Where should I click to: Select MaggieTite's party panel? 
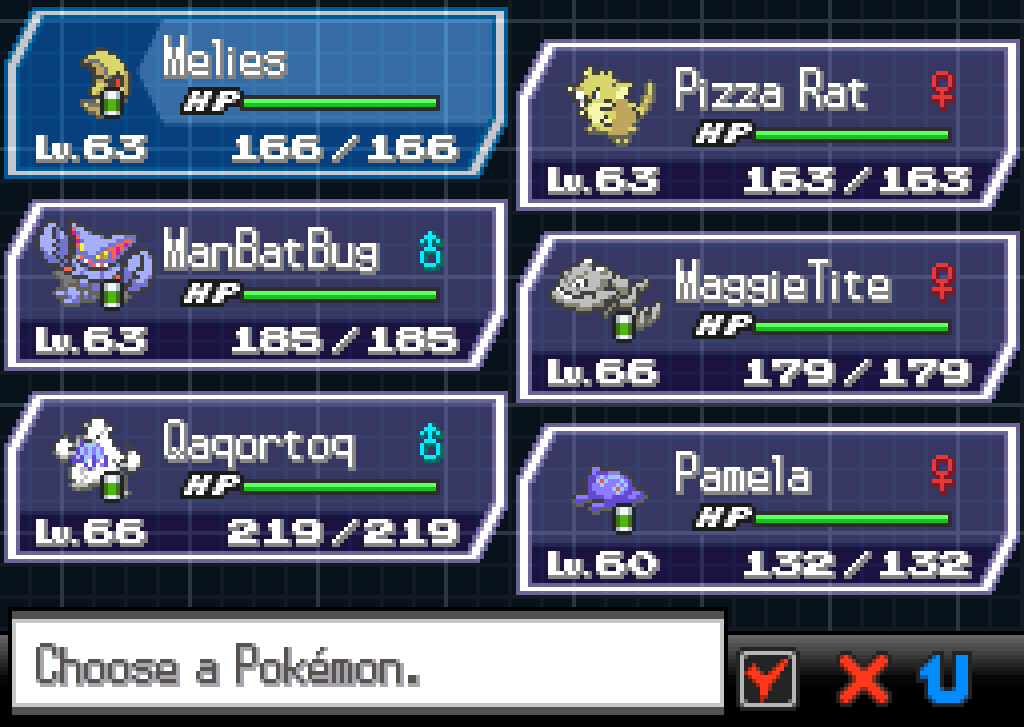pos(765,318)
